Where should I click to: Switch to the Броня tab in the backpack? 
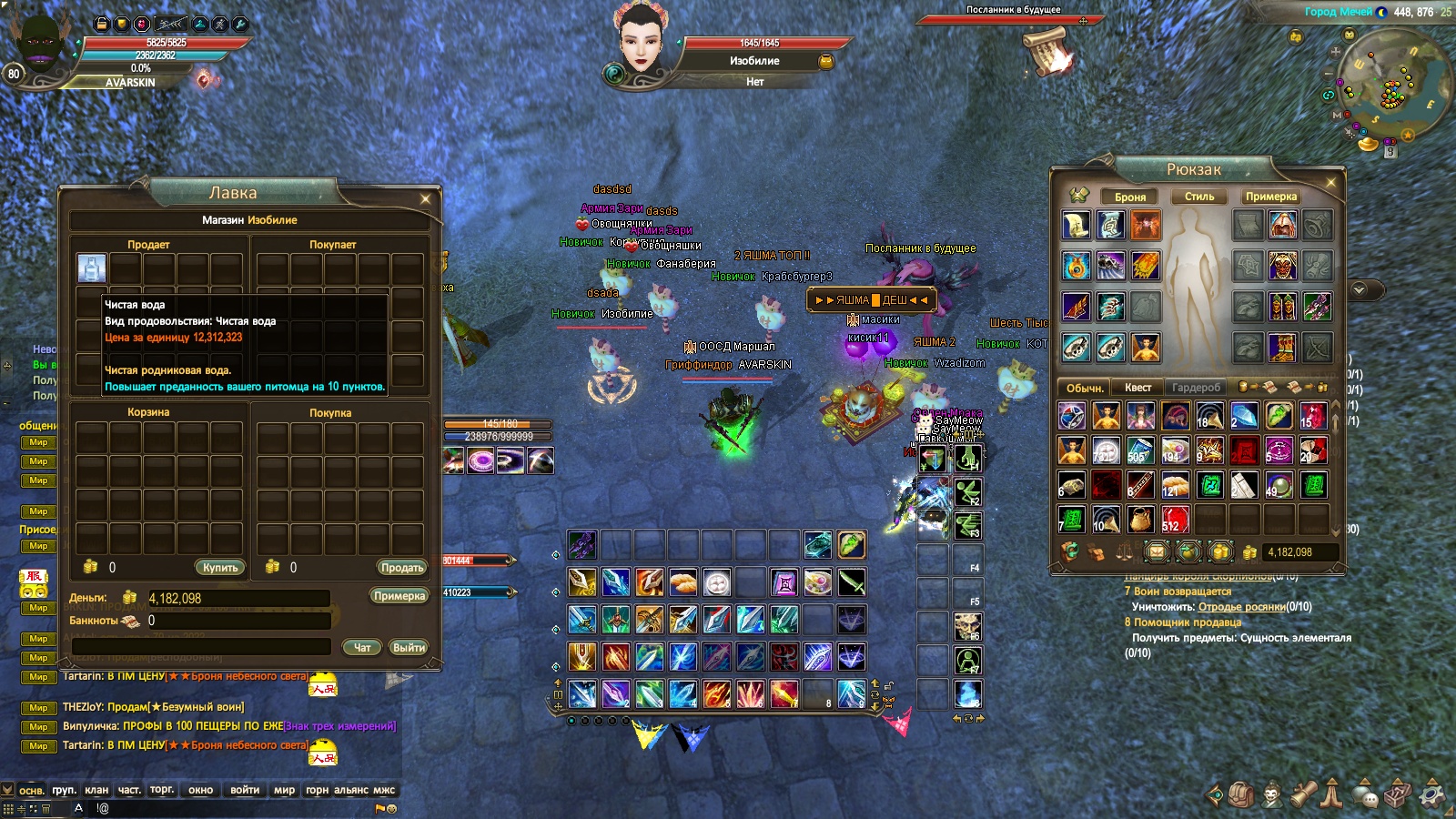pos(1130,197)
